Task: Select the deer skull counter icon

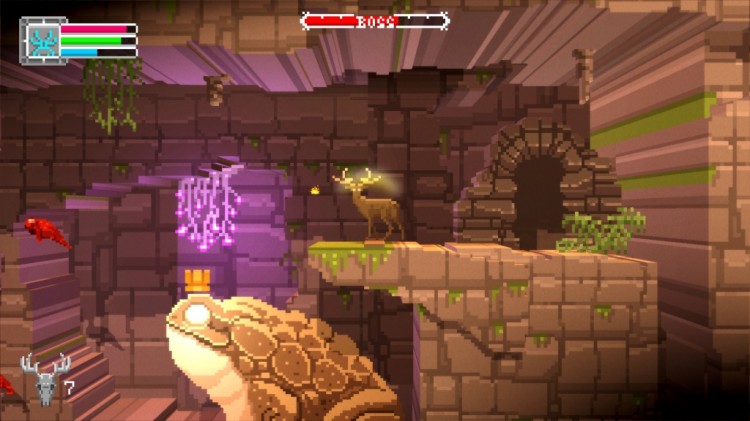Action: click(45, 378)
